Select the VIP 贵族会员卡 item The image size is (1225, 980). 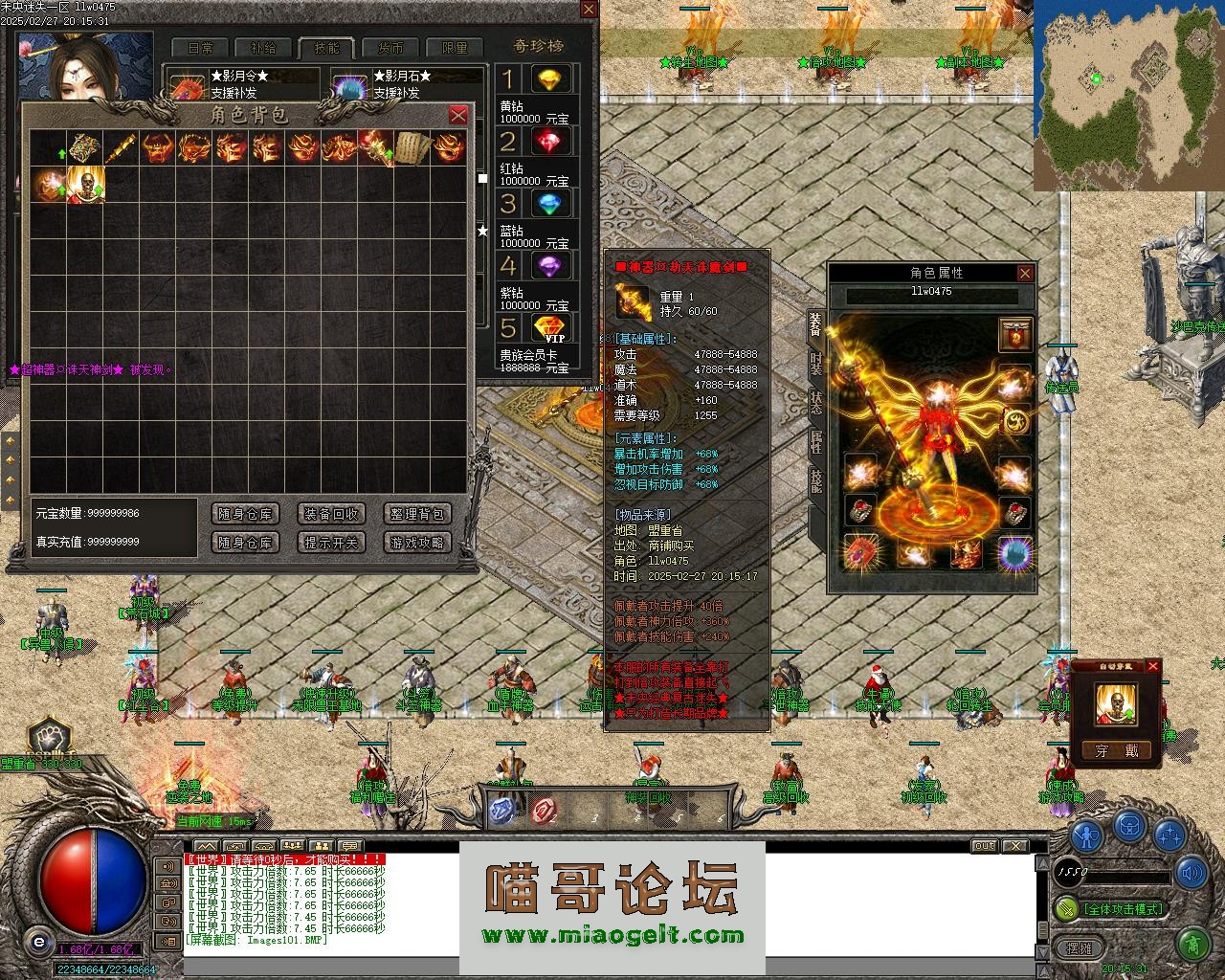[549, 328]
